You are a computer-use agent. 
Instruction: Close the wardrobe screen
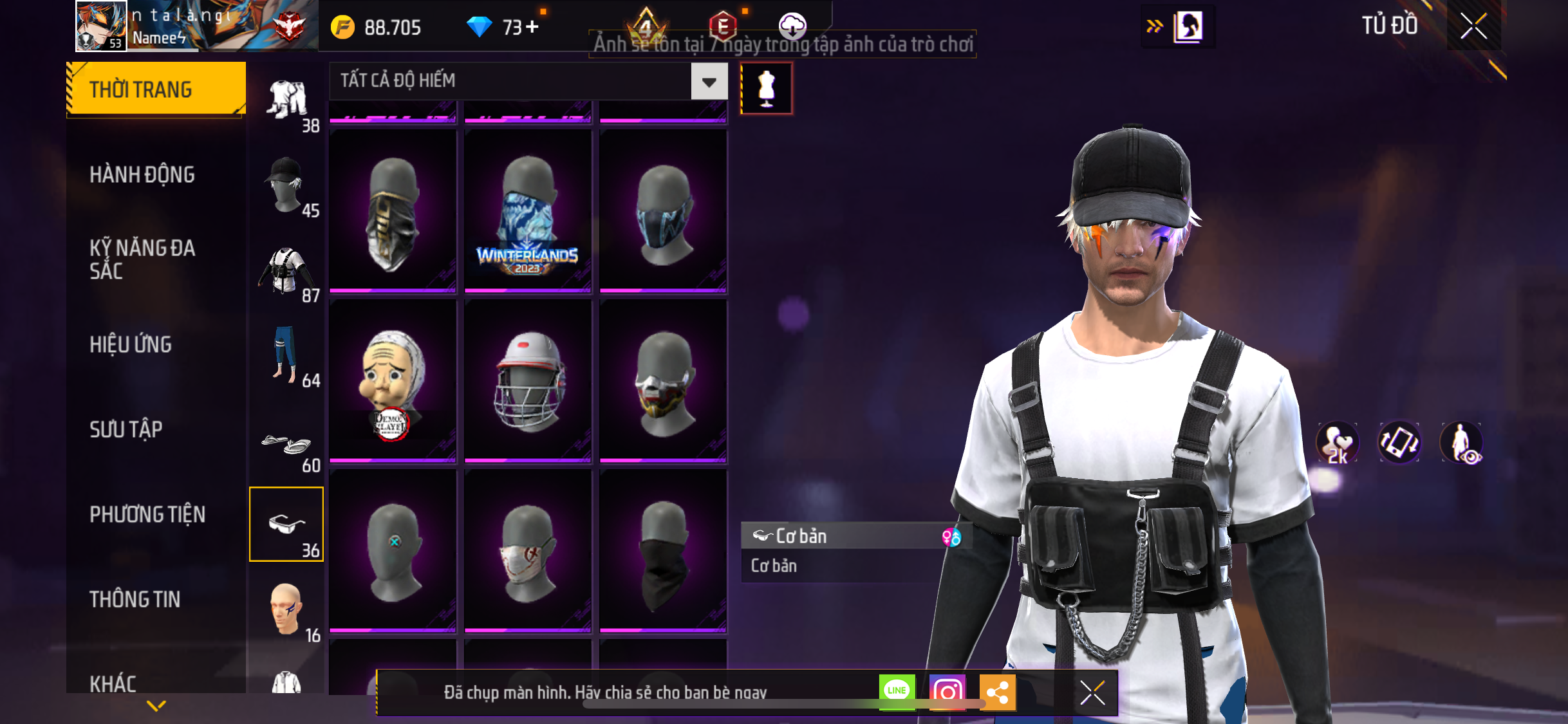[1473, 26]
